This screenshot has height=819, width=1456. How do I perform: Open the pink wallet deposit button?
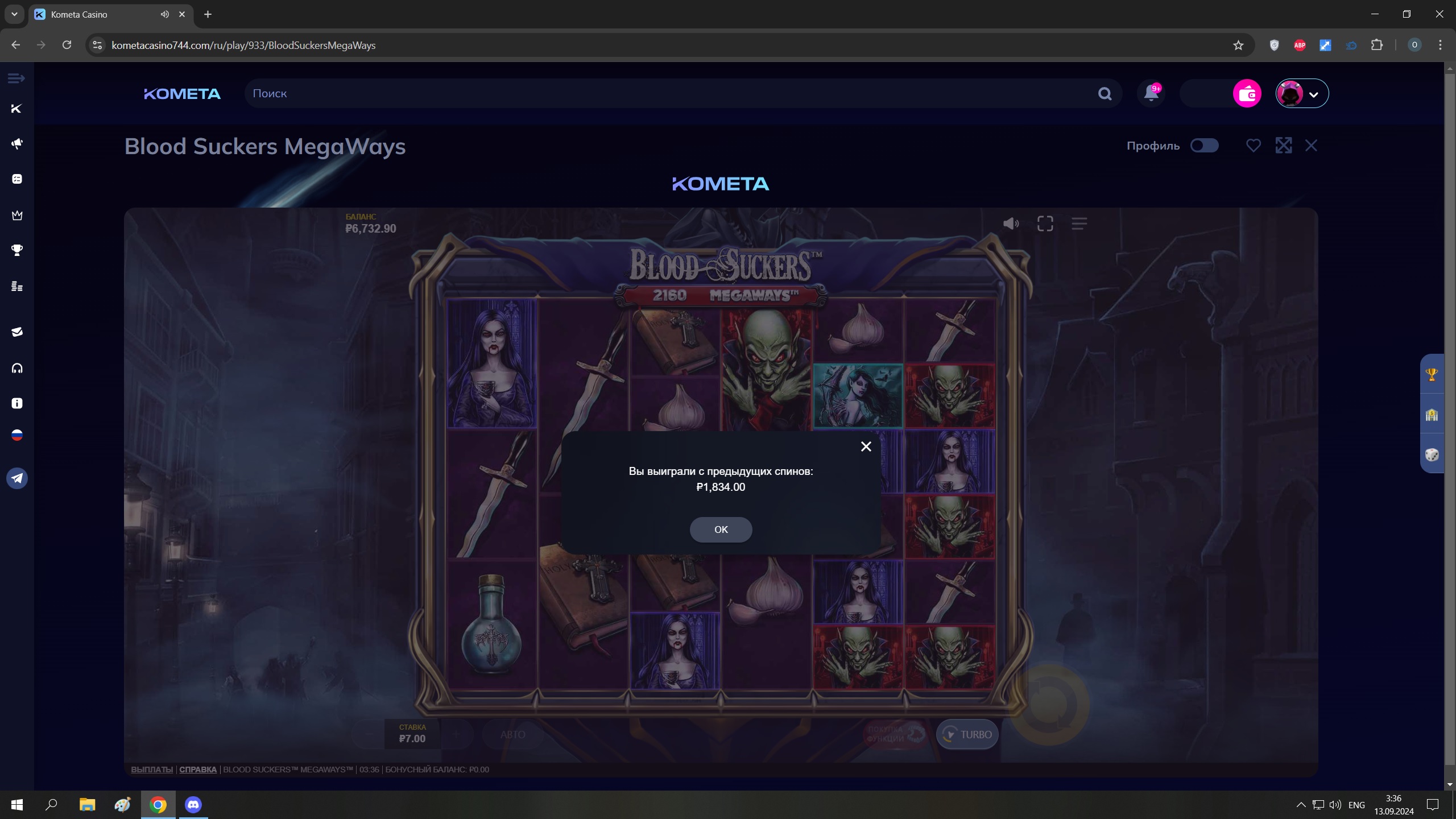tap(1247, 93)
